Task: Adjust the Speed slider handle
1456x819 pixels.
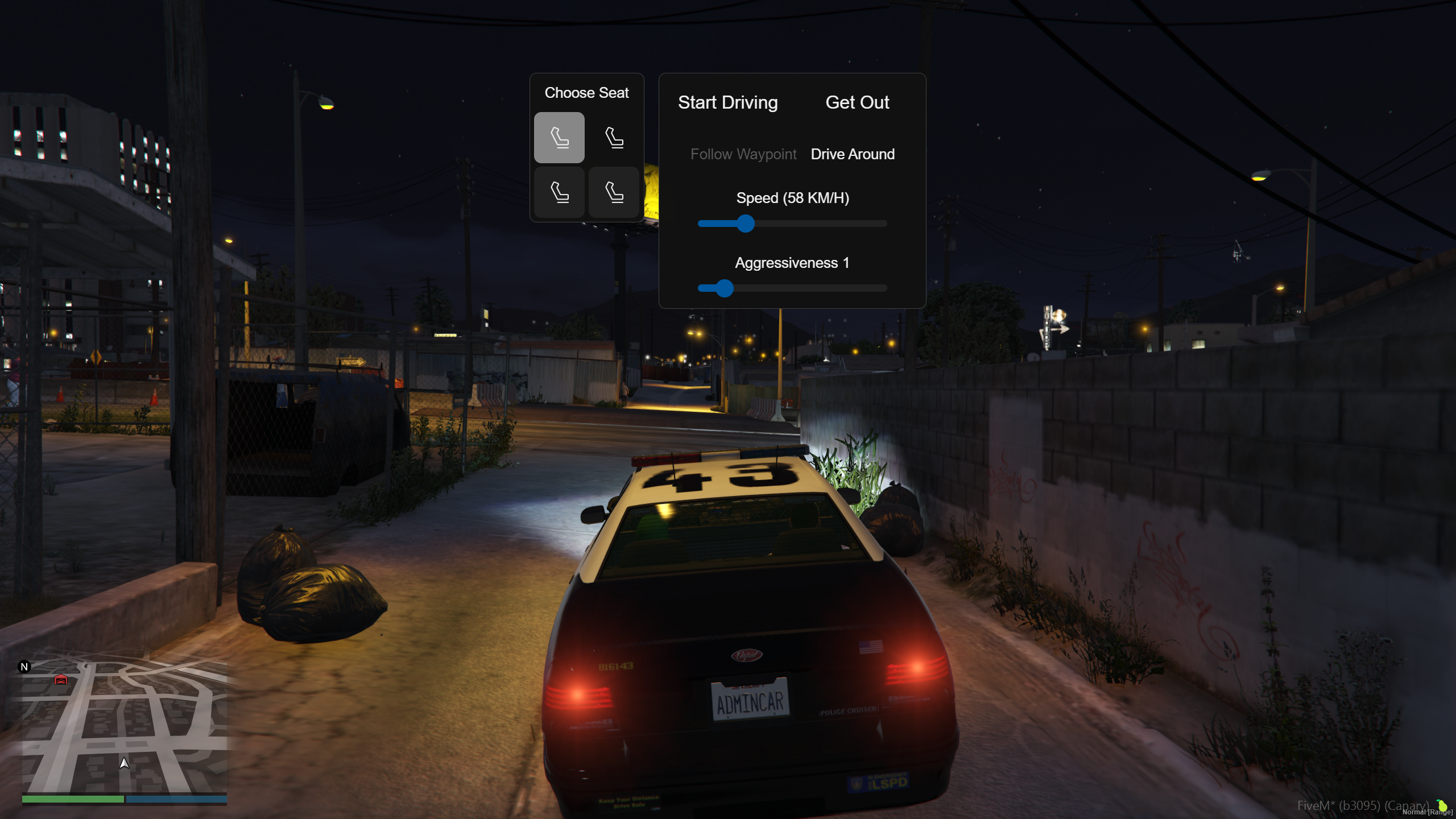Action: (x=745, y=224)
